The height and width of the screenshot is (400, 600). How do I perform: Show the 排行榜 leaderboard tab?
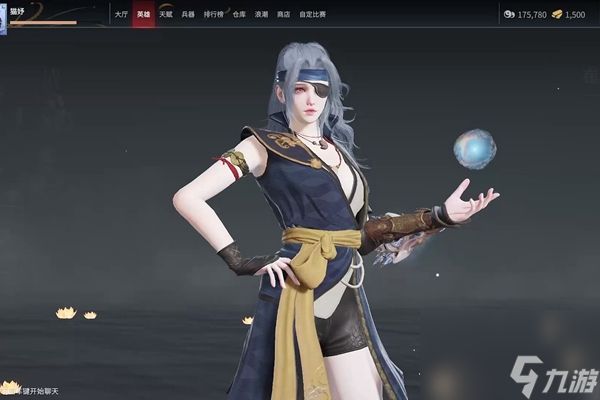click(x=213, y=15)
